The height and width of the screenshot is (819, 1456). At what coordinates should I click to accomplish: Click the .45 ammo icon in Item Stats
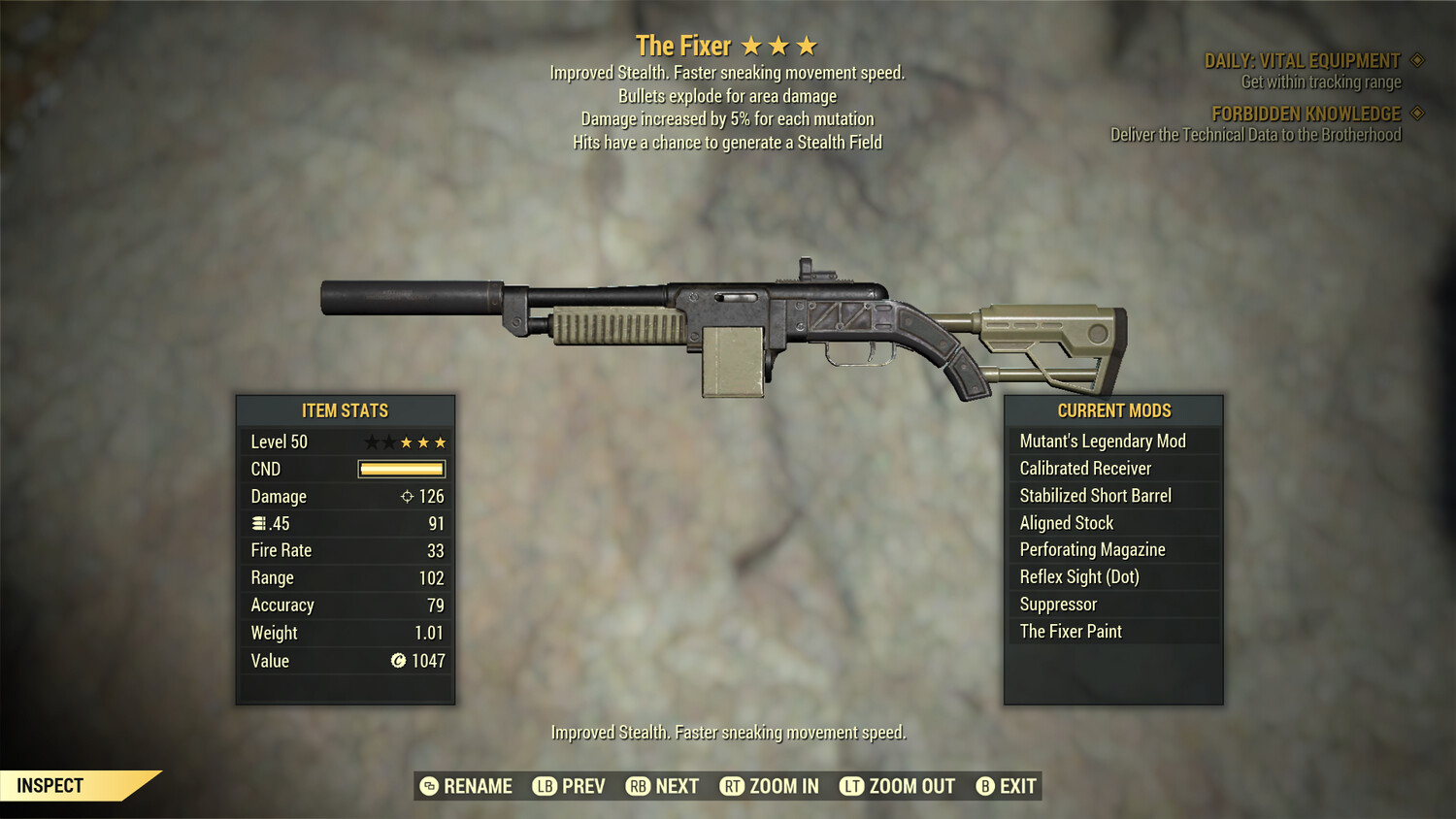tap(257, 523)
